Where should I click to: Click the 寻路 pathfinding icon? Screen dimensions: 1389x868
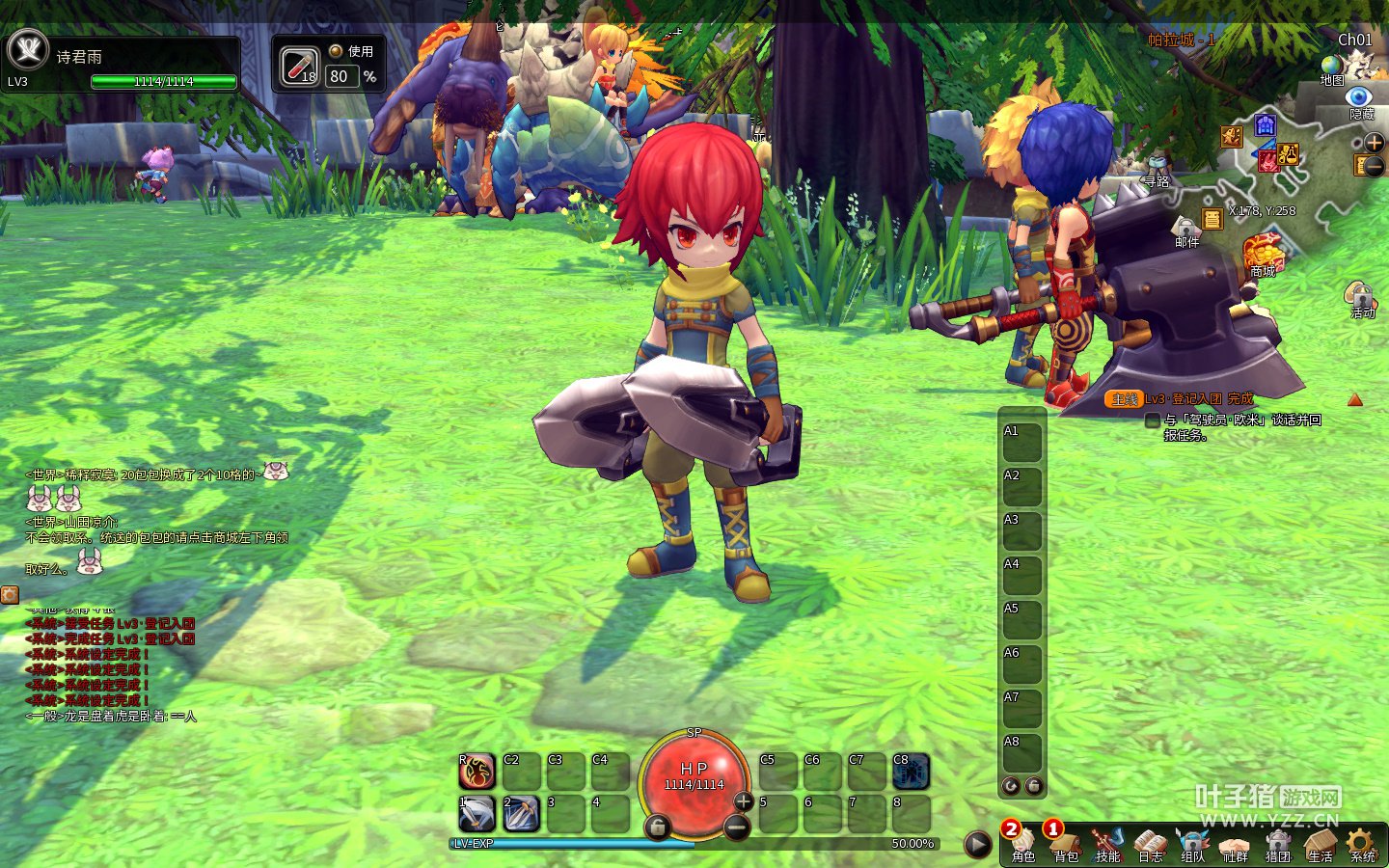pyautogui.click(x=1157, y=169)
